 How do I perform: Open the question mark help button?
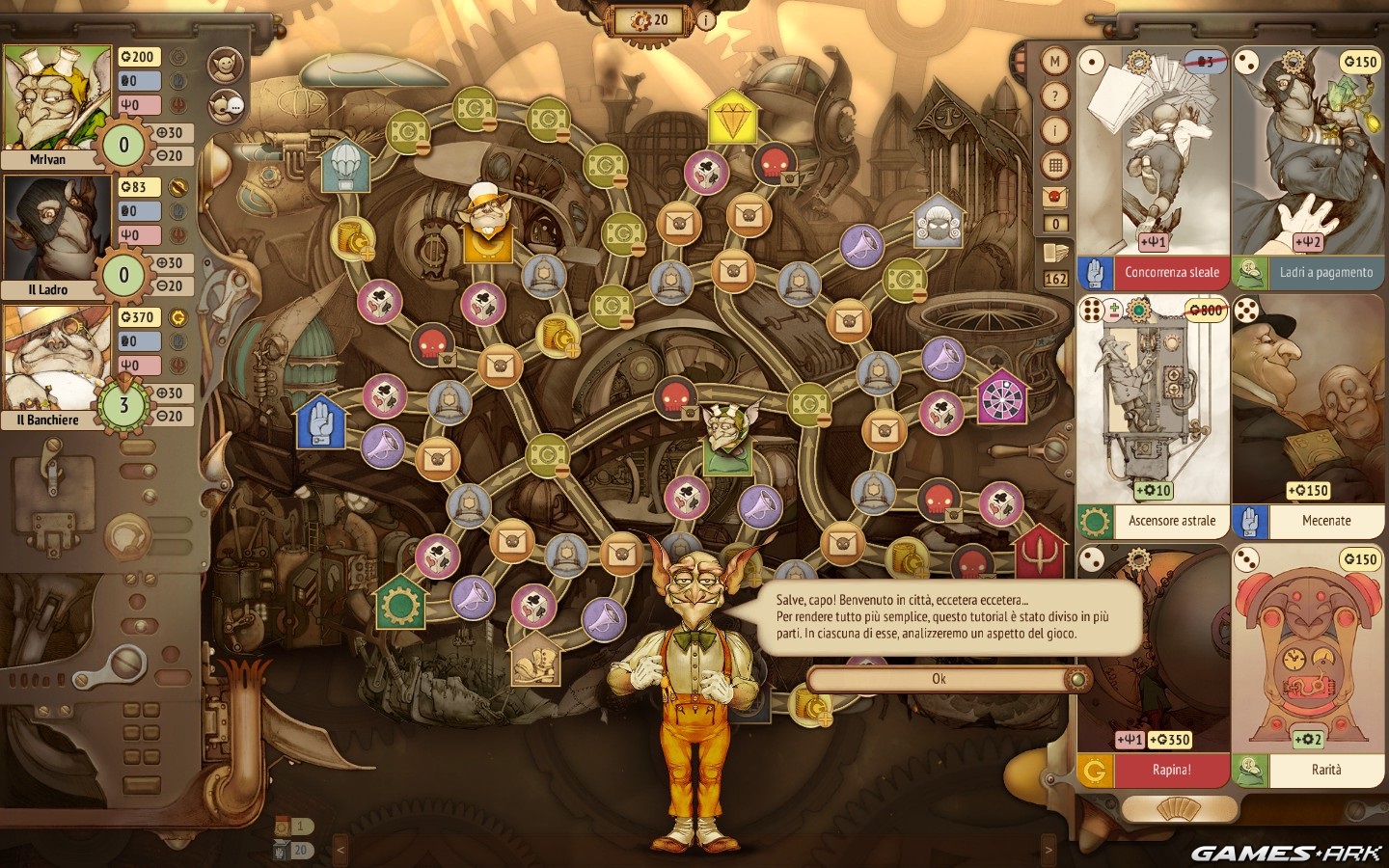[1055, 95]
